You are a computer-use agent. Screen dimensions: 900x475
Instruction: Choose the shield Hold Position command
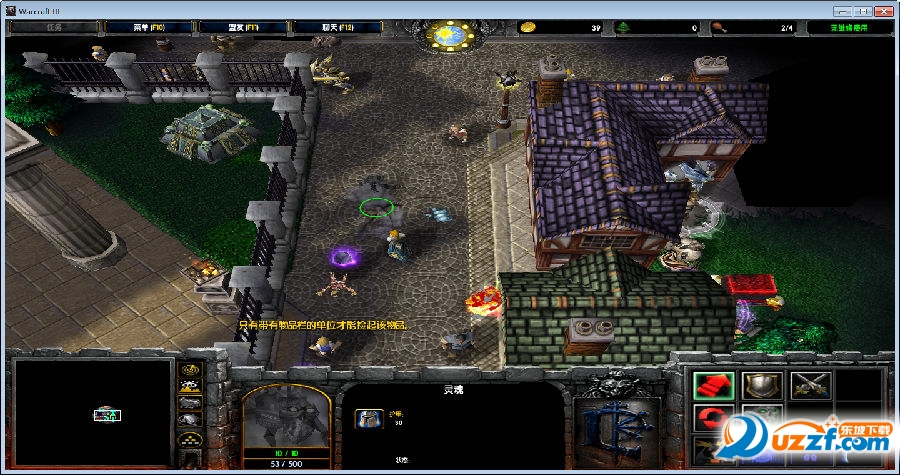tap(762, 385)
